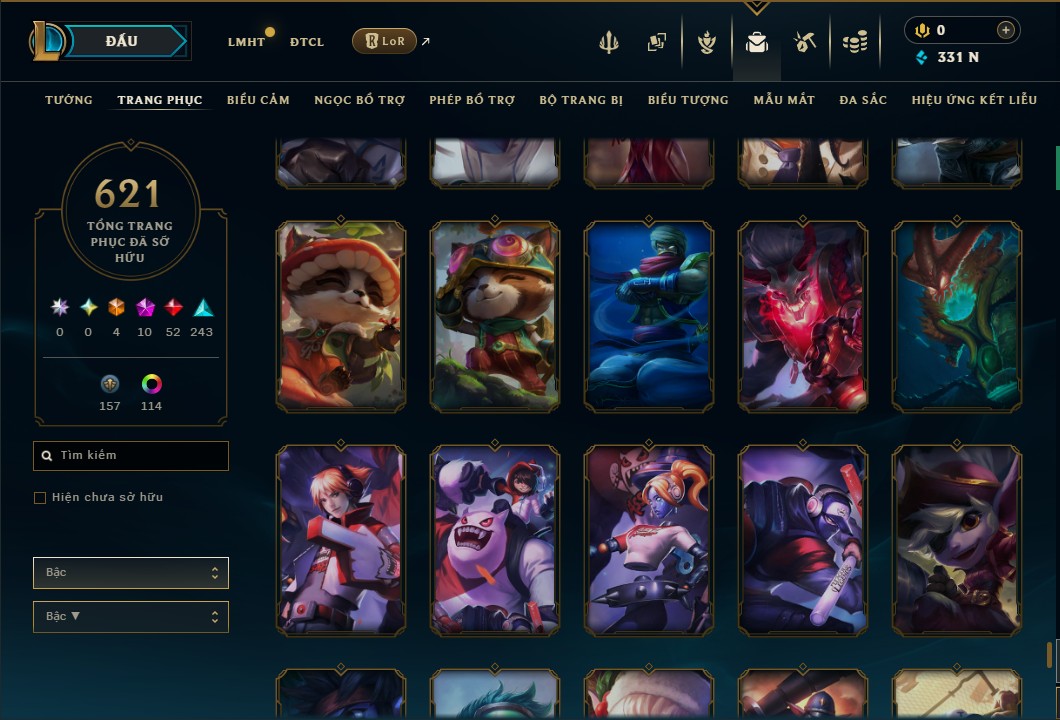Screen dimensions: 1060x720
Task: Open the BIỂU CẢM tab
Action: (x=258, y=100)
